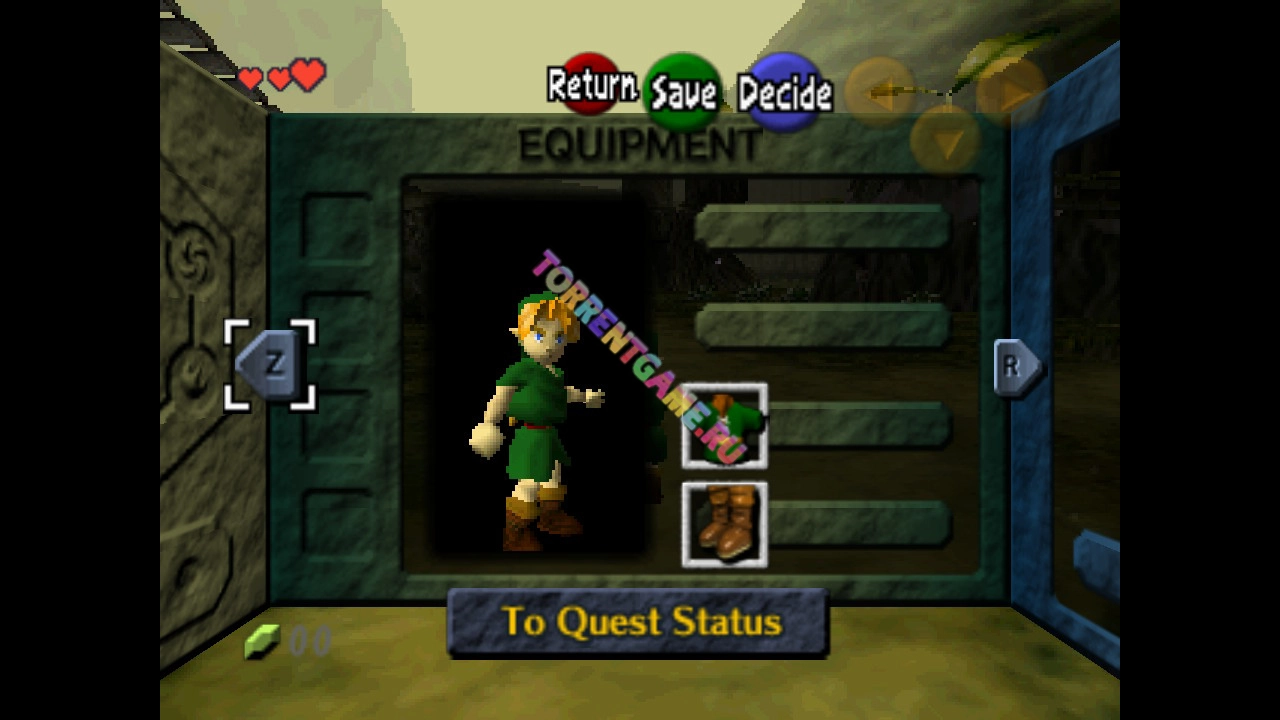Flip to the next page with the R arrow
The width and height of the screenshot is (1280, 720).
pos(1015,367)
